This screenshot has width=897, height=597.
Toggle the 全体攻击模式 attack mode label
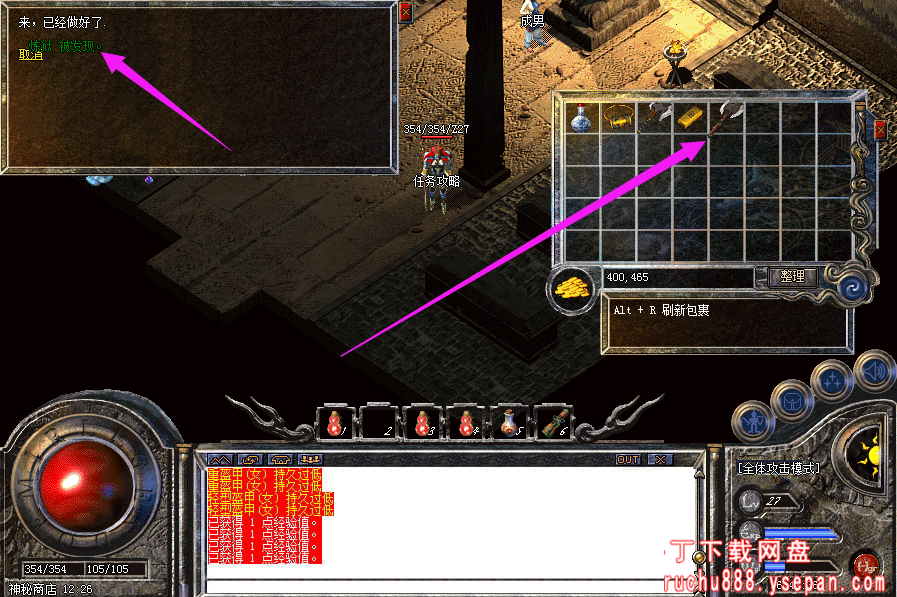pos(778,468)
